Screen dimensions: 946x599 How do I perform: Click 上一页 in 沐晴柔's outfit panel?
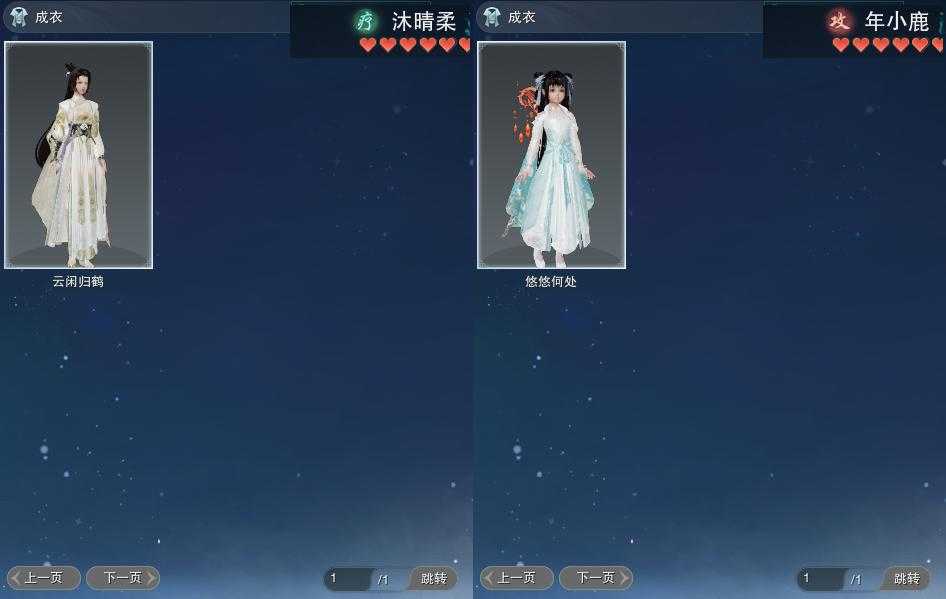(44, 578)
